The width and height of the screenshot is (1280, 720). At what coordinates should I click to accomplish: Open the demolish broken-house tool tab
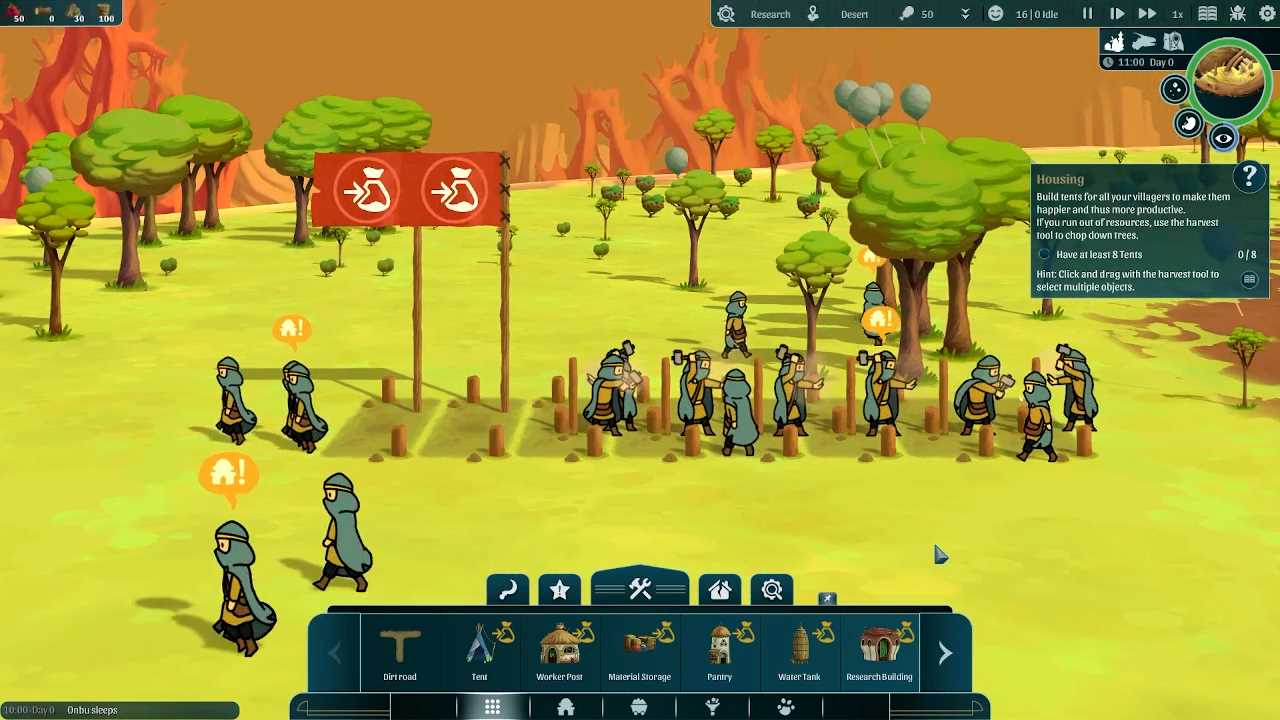tap(720, 590)
